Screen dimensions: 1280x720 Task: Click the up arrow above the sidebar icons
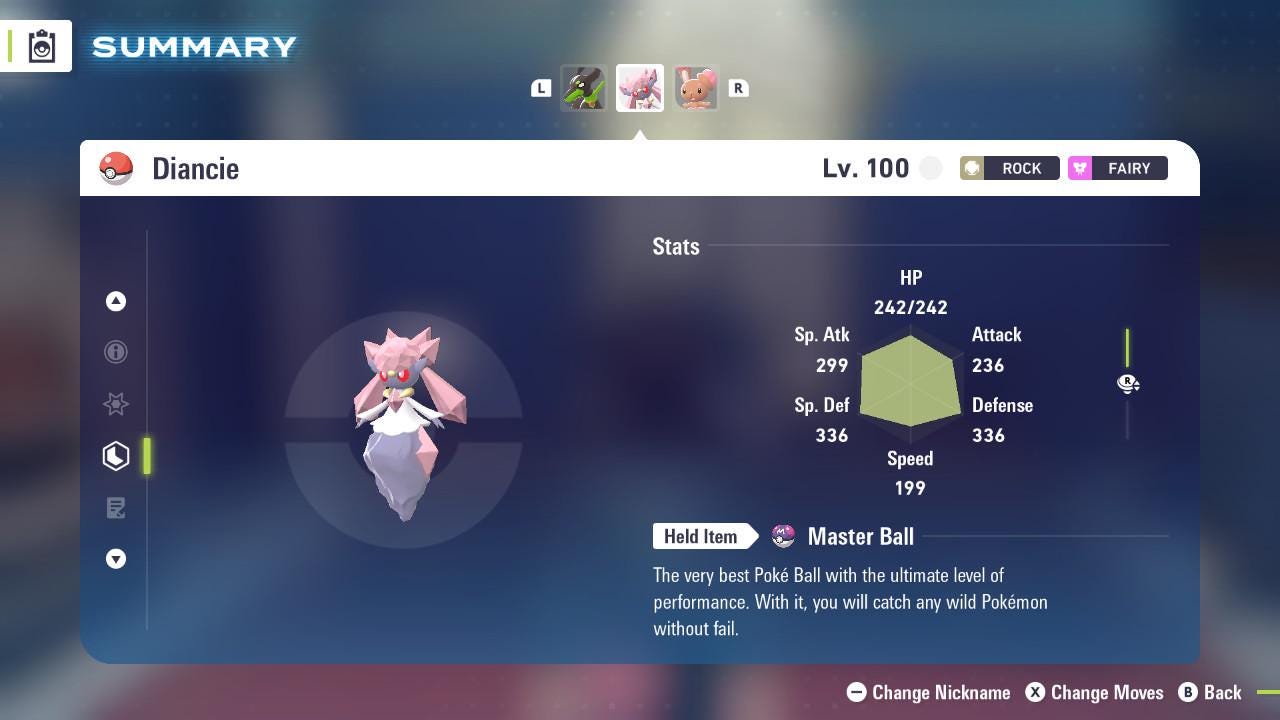click(116, 301)
